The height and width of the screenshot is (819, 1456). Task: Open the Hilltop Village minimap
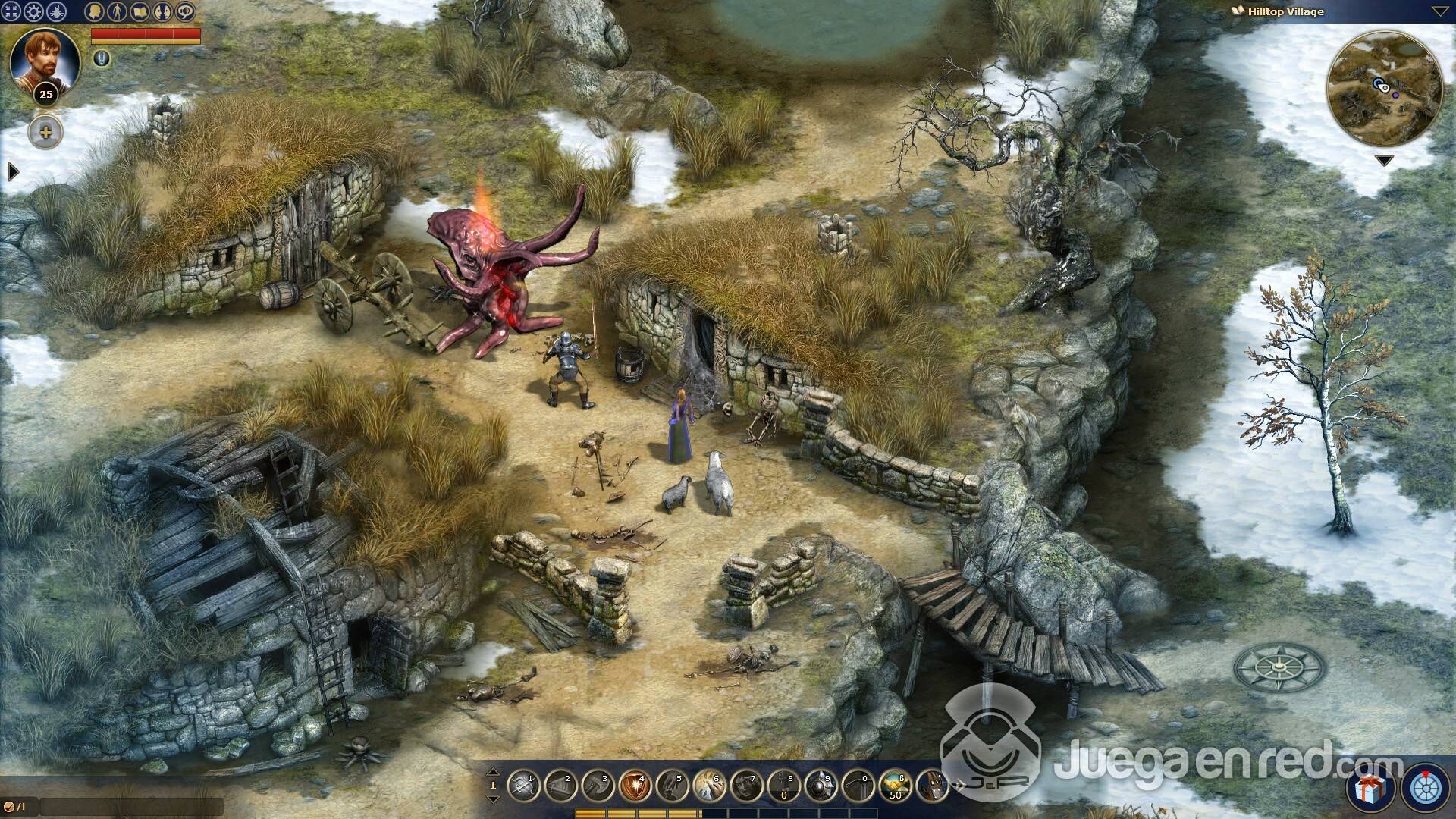(1384, 89)
